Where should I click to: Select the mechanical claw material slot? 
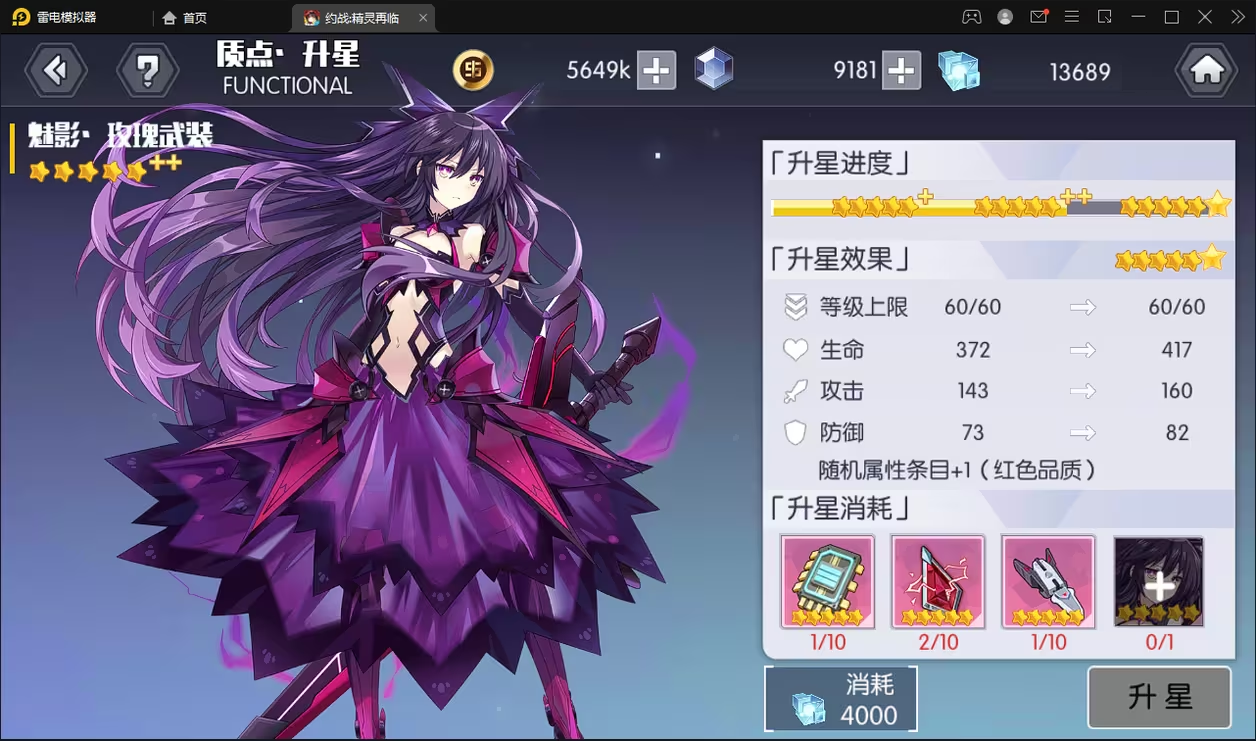coord(1048,582)
